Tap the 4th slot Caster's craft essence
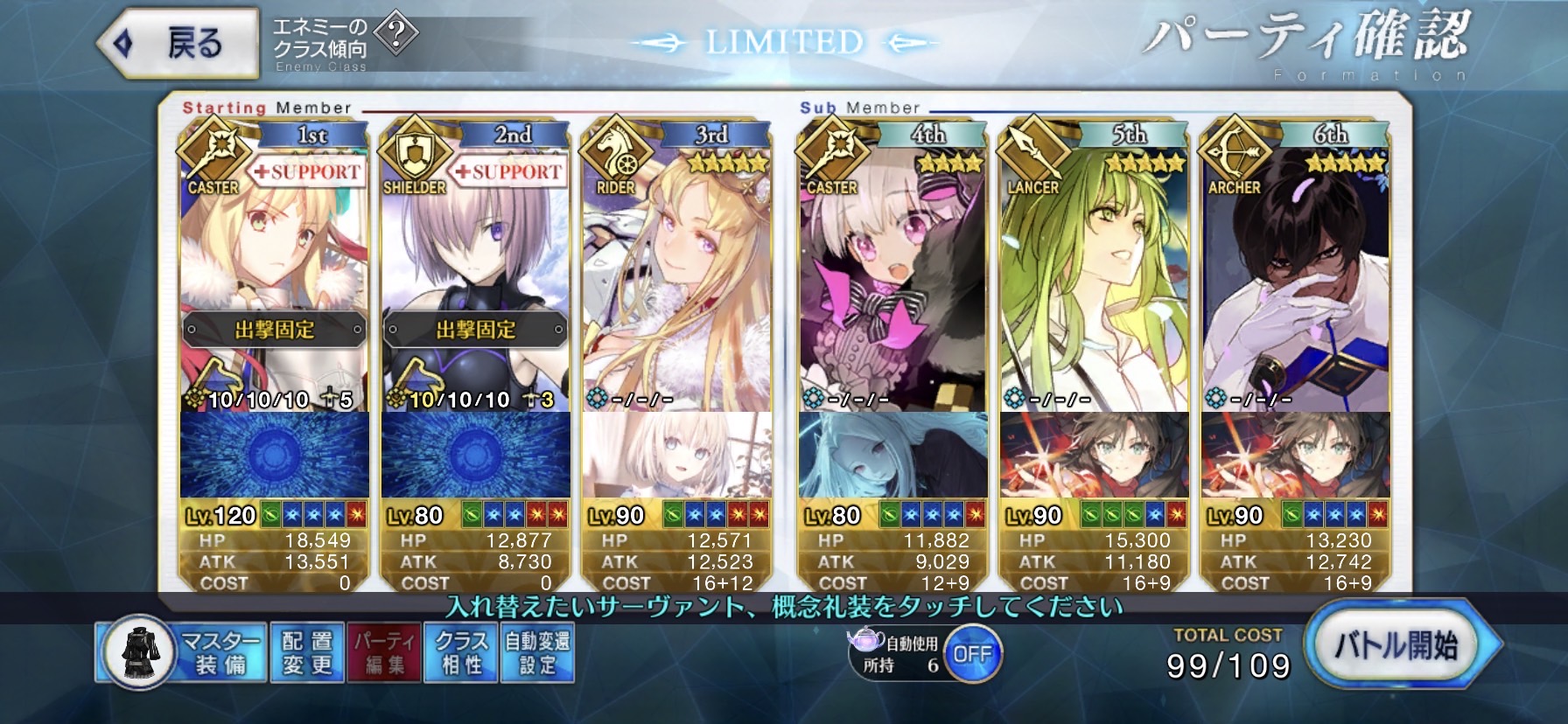Viewport: 1568px width, 724px height. pyautogui.click(x=892, y=455)
